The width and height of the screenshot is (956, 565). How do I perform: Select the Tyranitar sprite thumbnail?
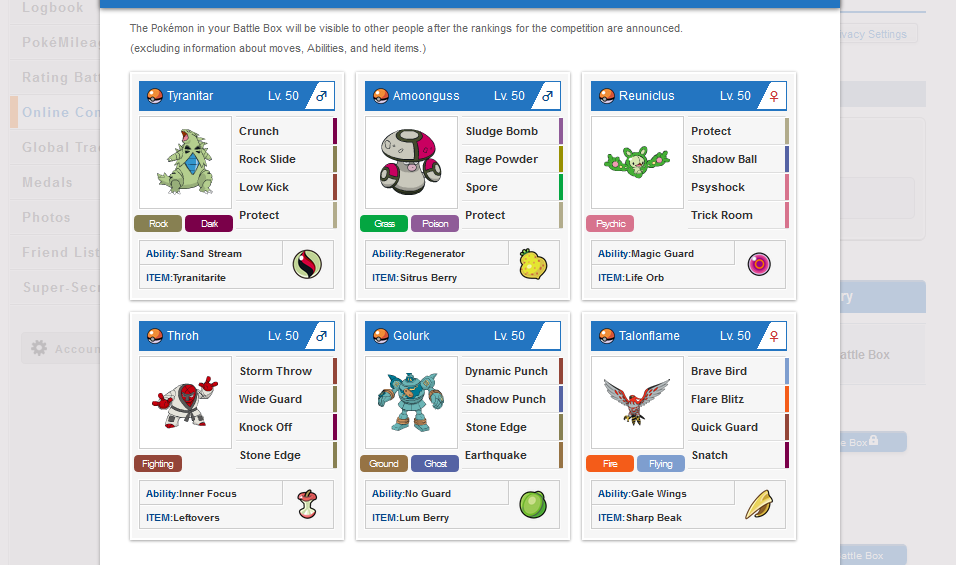(x=185, y=163)
